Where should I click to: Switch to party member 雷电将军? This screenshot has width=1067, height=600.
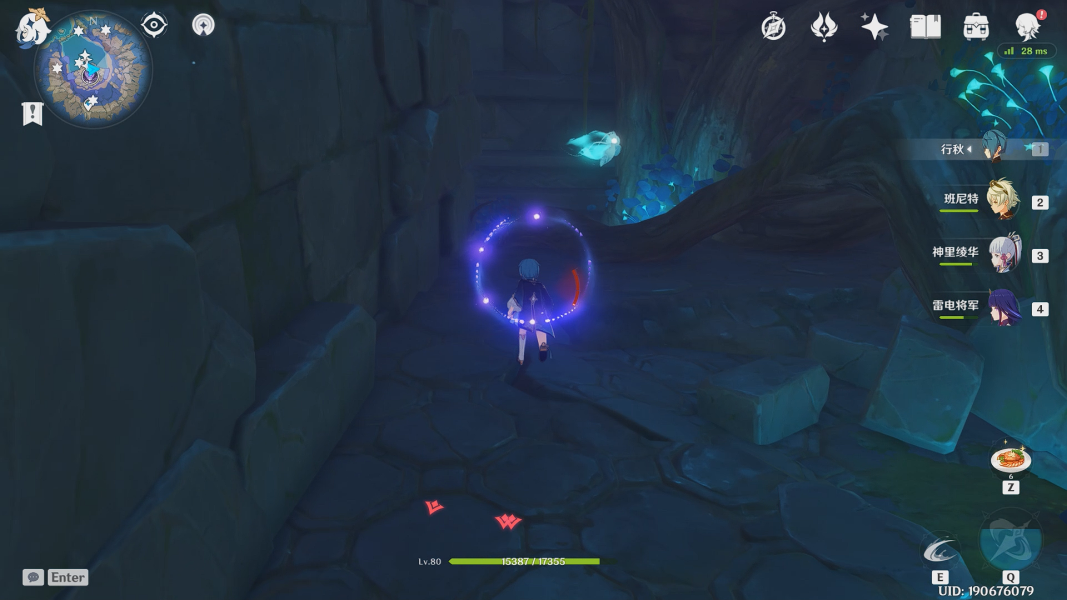(x=1002, y=307)
